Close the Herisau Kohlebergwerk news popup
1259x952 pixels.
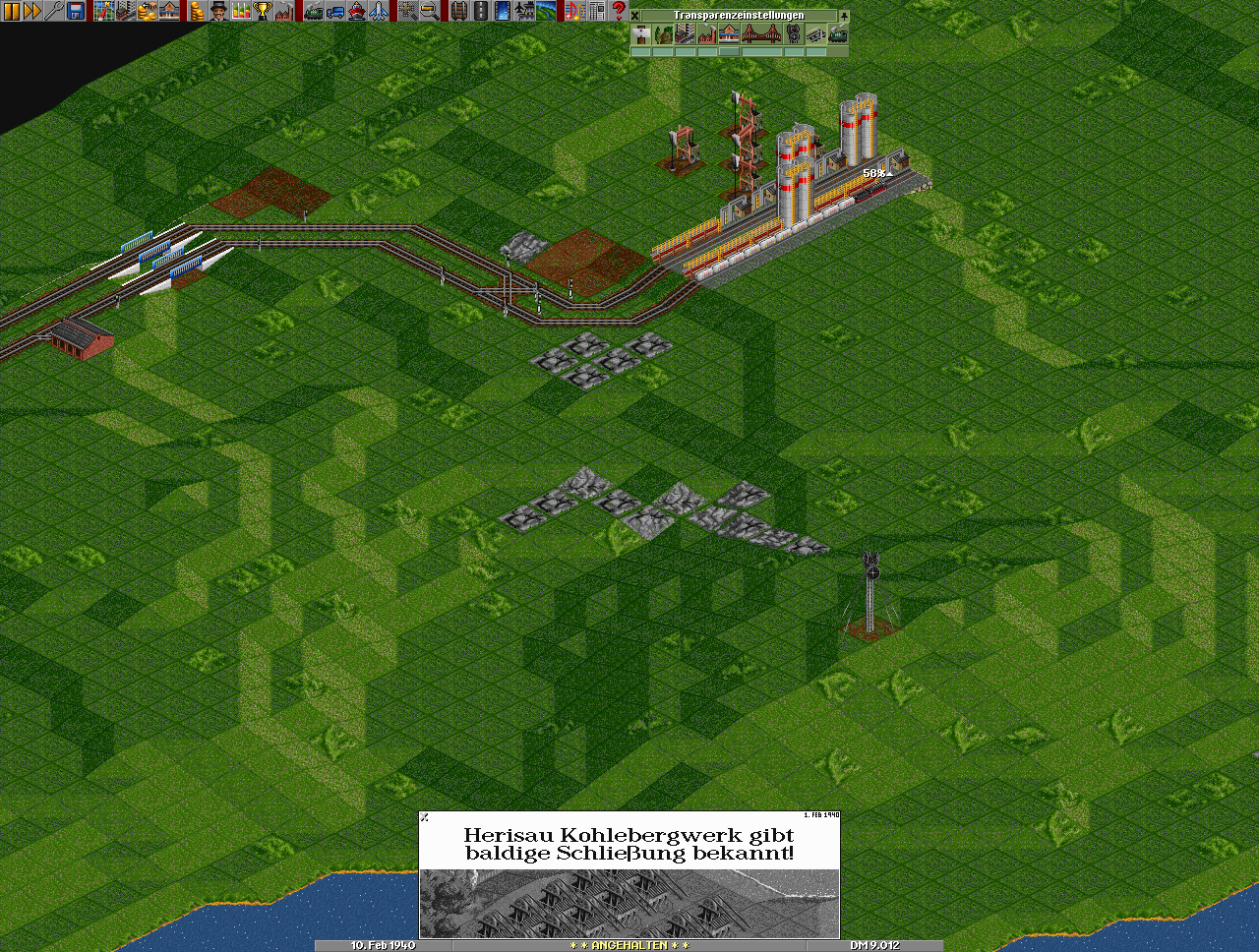425,816
